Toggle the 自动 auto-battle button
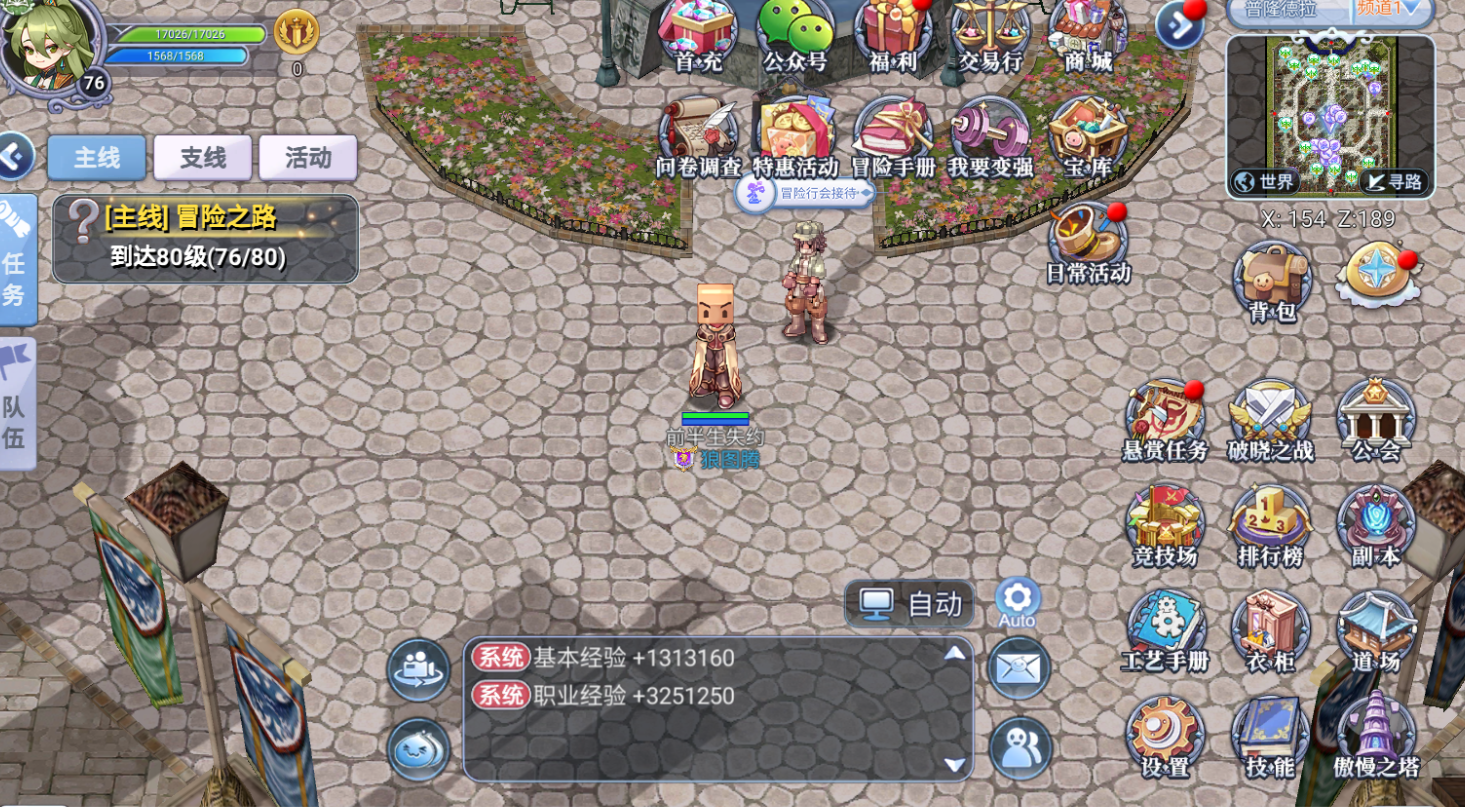1465x807 pixels. tap(910, 604)
